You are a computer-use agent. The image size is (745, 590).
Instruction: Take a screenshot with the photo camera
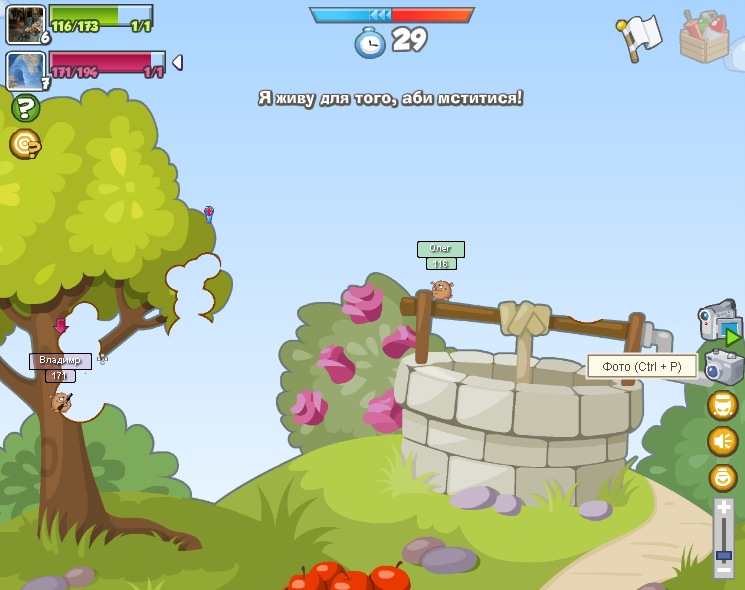(723, 367)
